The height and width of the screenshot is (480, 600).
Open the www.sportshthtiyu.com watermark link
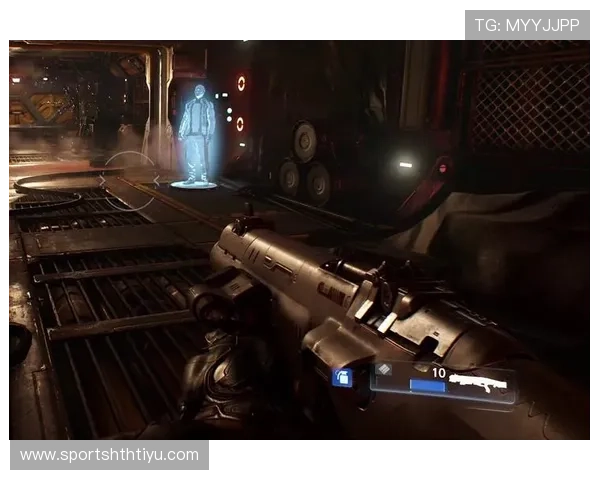pyautogui.click(x=111, y=455)
